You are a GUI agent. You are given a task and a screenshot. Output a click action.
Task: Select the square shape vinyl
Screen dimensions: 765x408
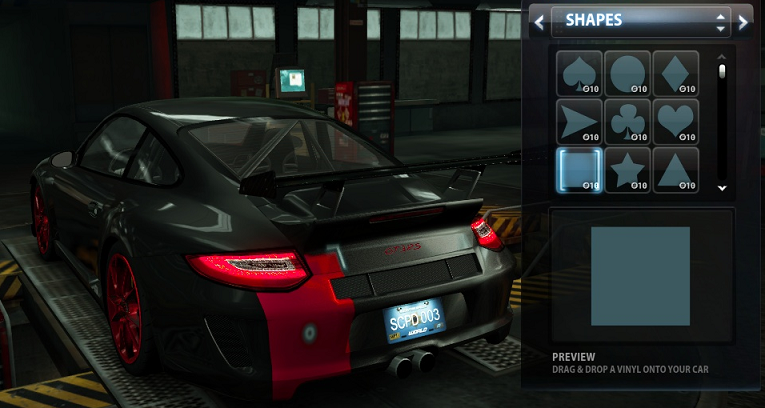pyautogui.click(x=579, y=170)
